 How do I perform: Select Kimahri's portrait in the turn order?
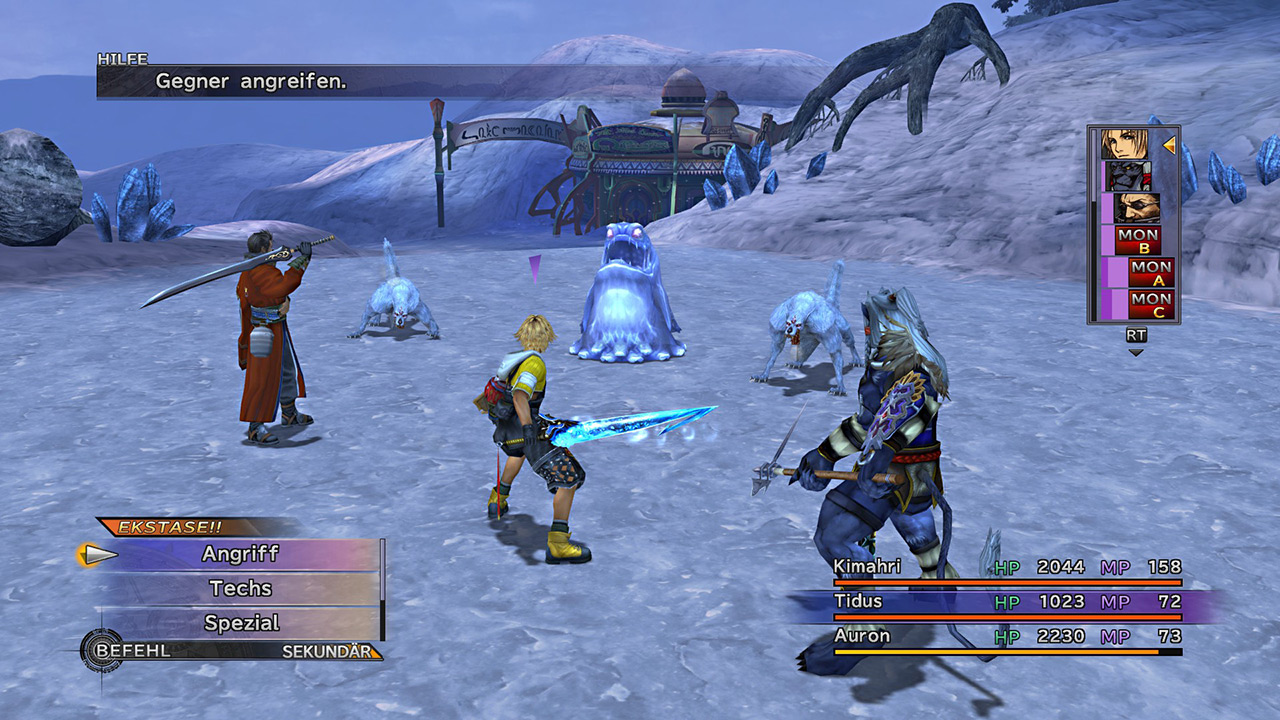click(1129, 176)
